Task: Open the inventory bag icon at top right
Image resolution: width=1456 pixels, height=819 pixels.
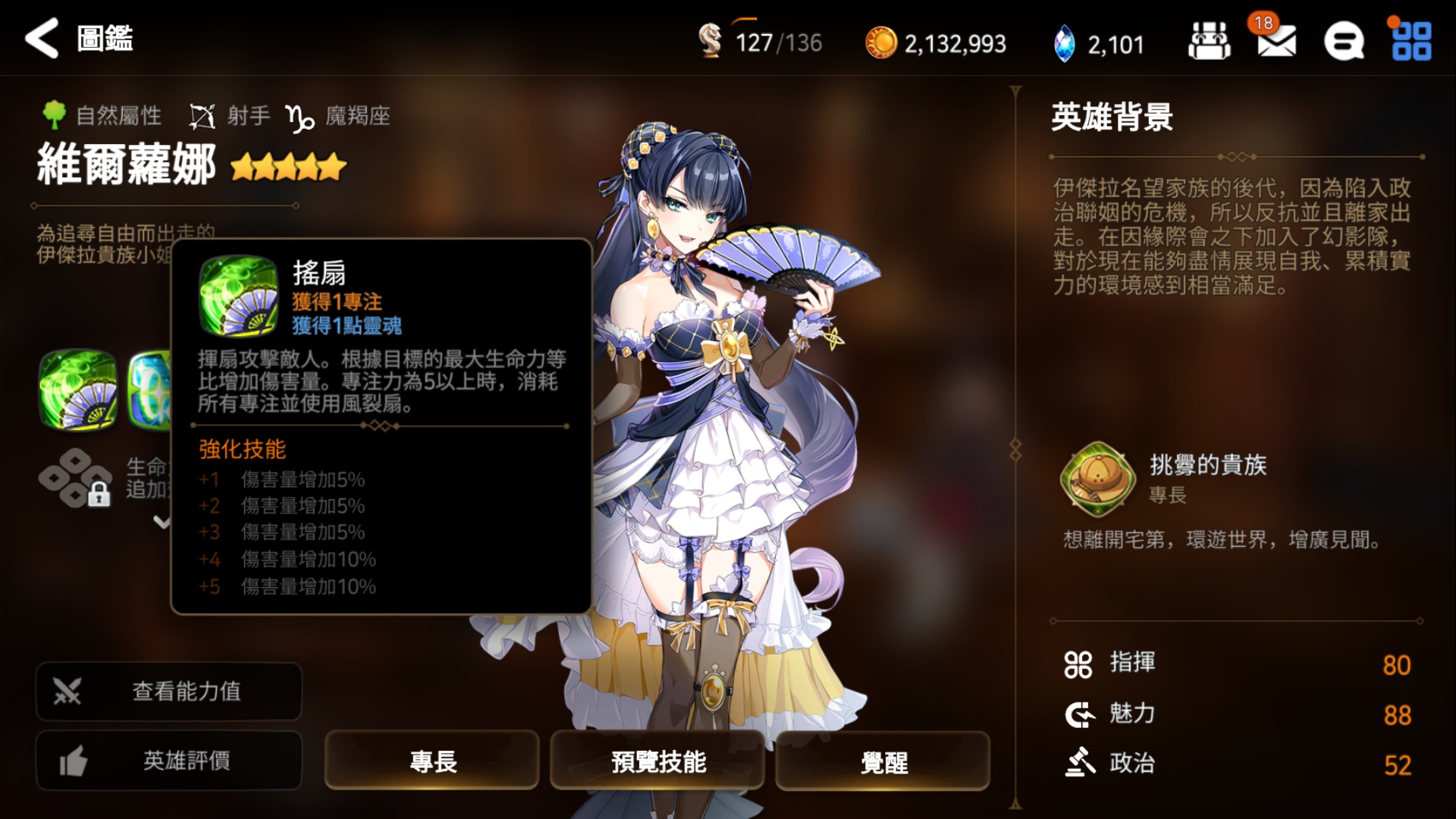Action: coord(1209,43)
